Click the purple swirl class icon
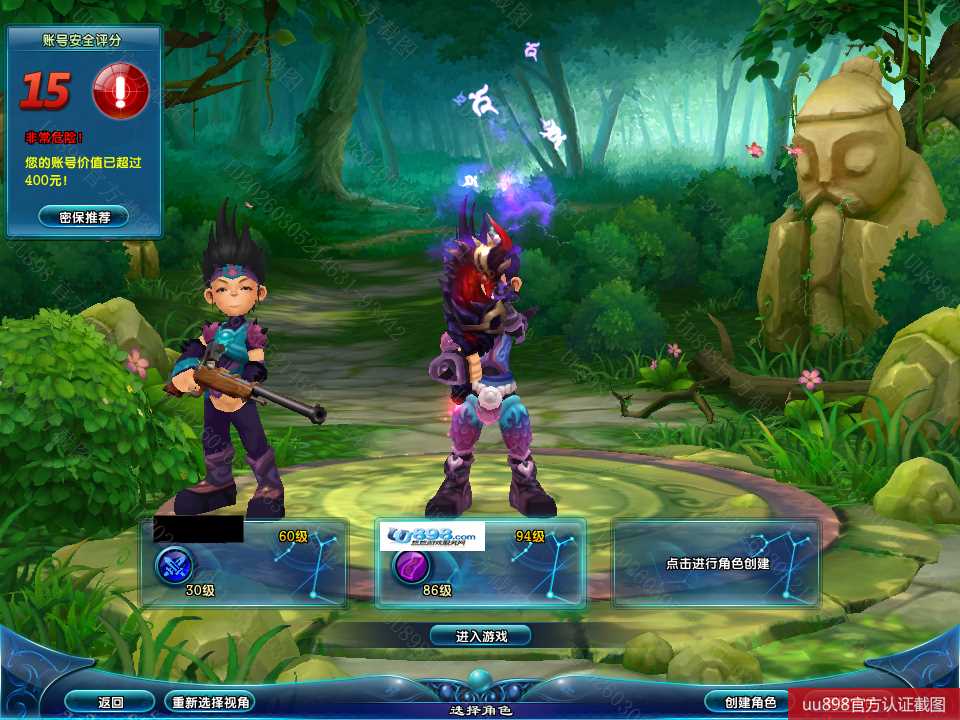Screen dimensions: 960x720 pyautogui.click(x=410, y=567)
